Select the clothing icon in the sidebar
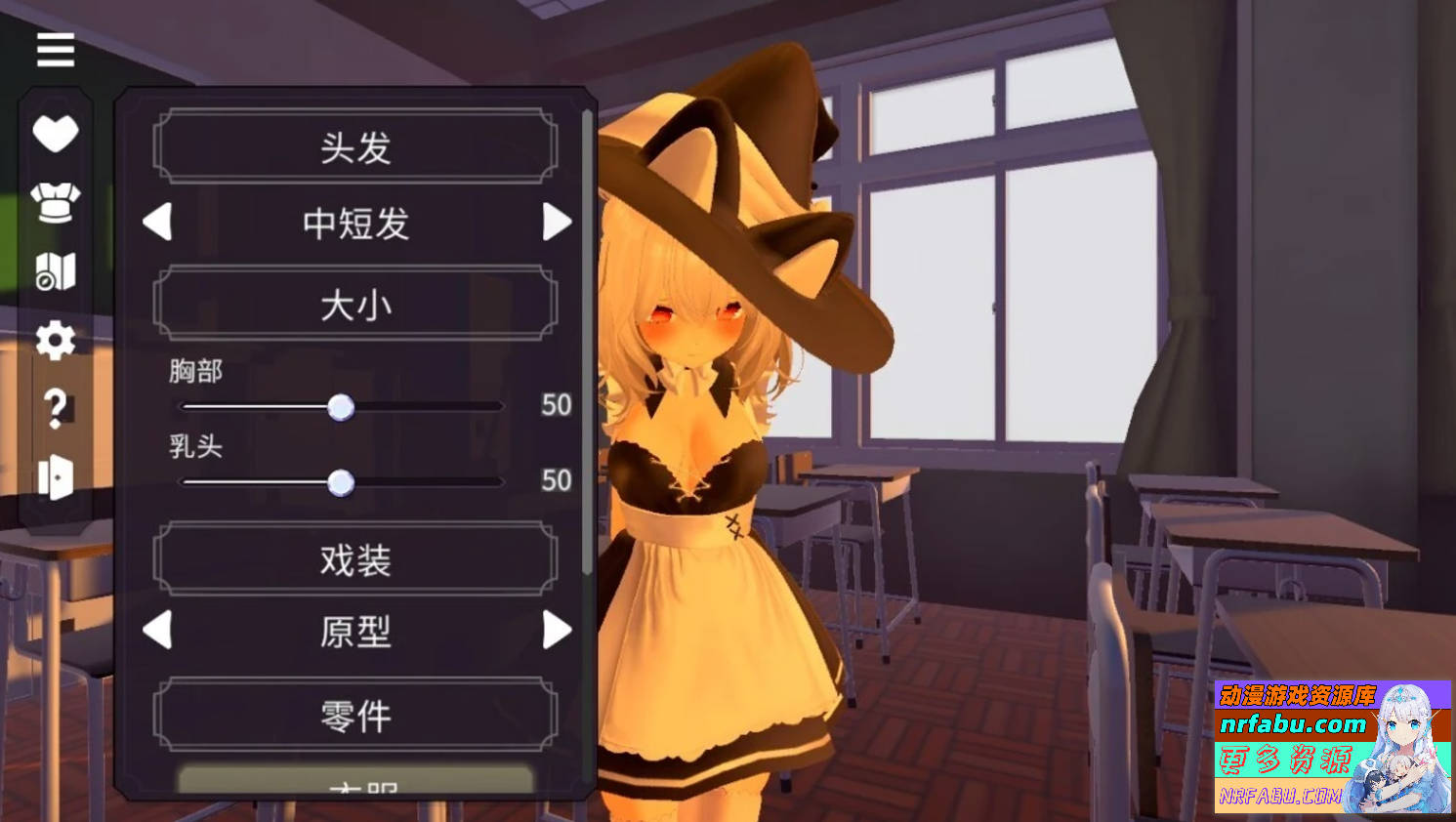Screen dimensions: 1456x822 point(56,203)
